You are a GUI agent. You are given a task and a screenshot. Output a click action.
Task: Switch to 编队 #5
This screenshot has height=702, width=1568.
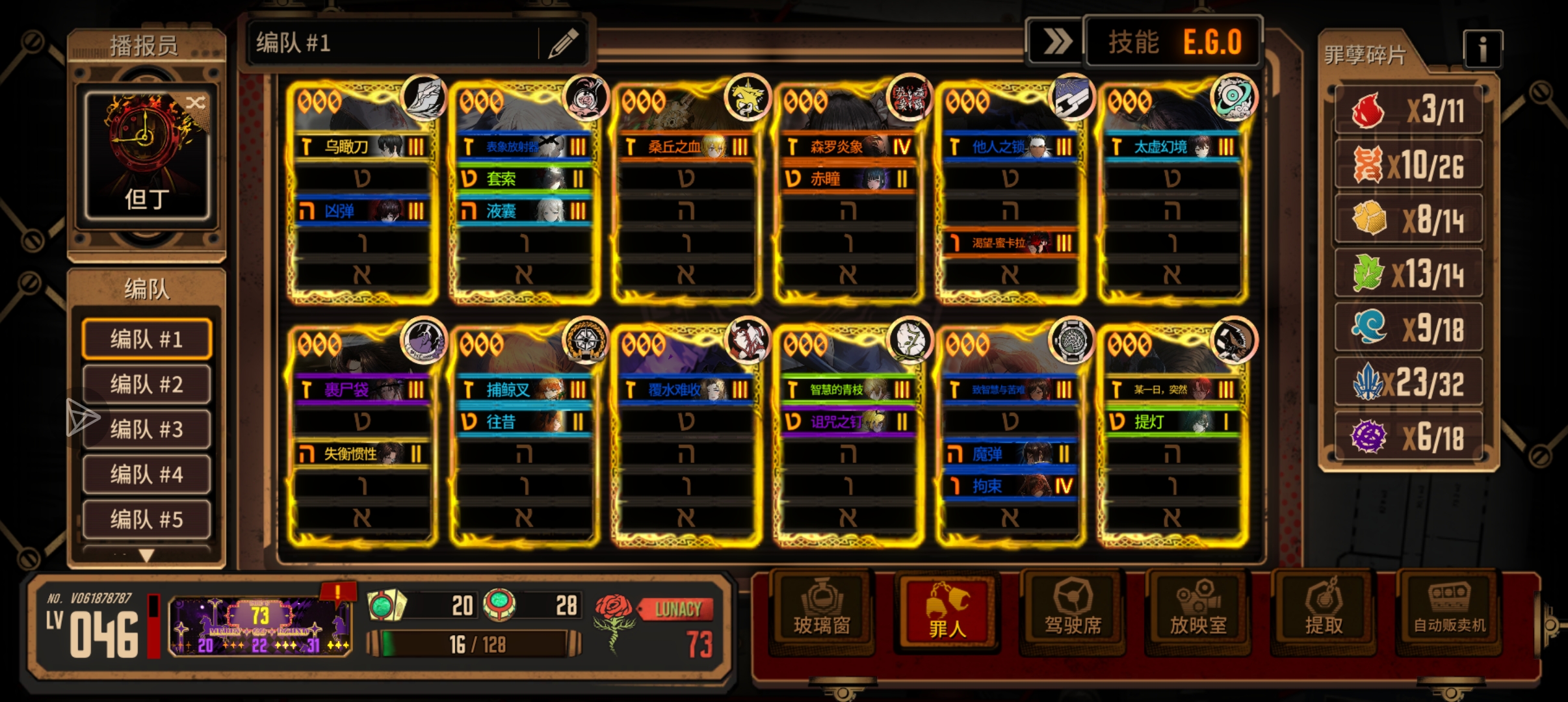(x=147, y=519)
